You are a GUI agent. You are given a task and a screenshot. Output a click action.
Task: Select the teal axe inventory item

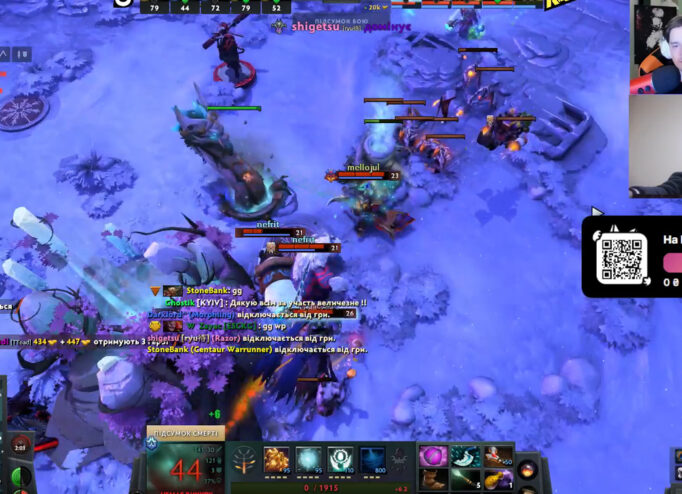465,456
